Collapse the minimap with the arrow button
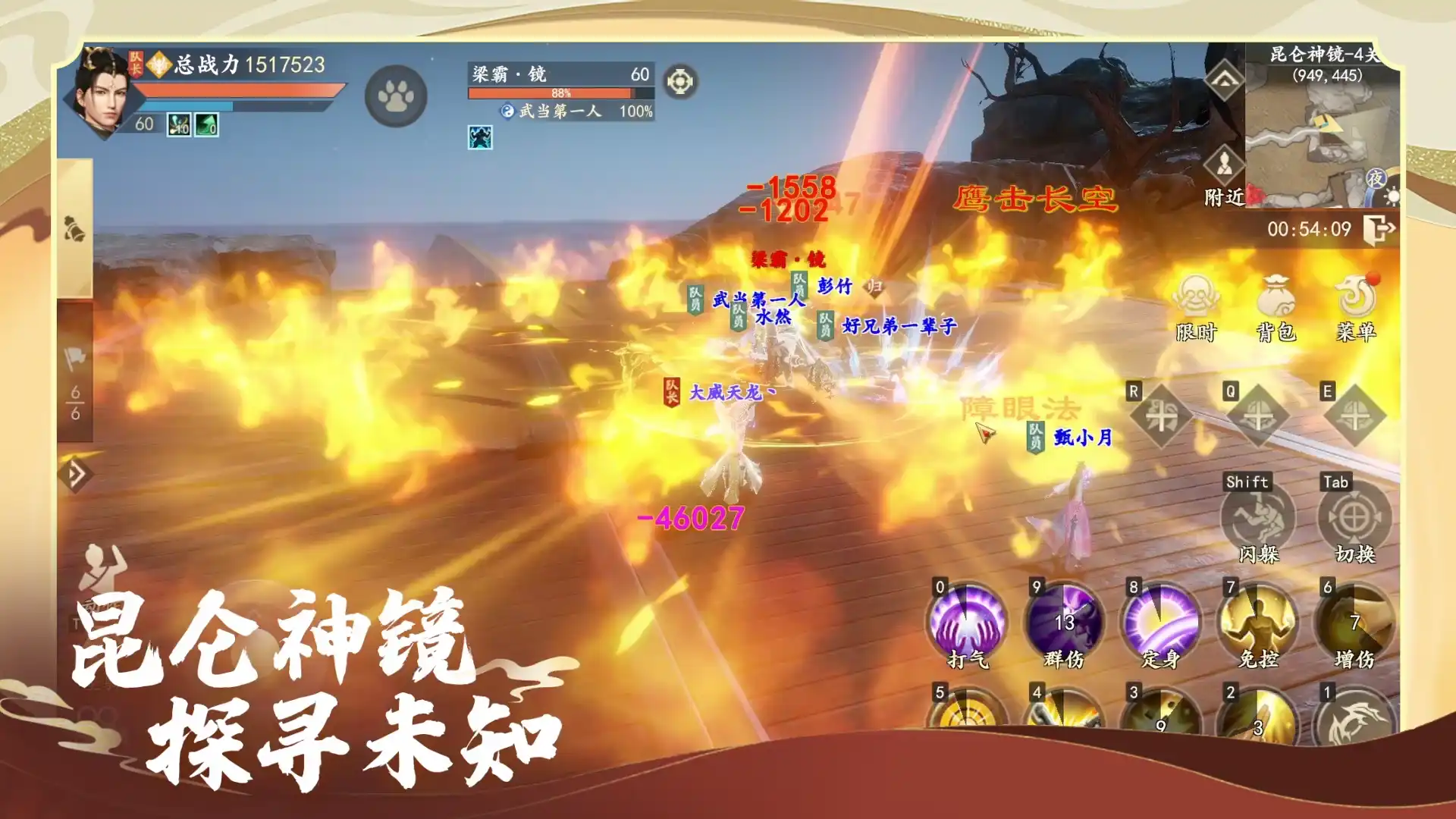Image resolution: width=1456 pixels, height=819 pixels. 1224,80
